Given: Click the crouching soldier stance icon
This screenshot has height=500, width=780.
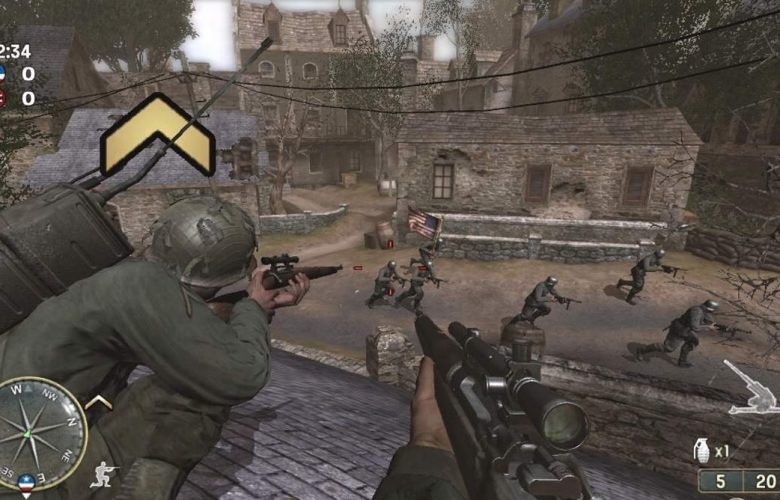Looking at the screenshot, I should [103, 474].
